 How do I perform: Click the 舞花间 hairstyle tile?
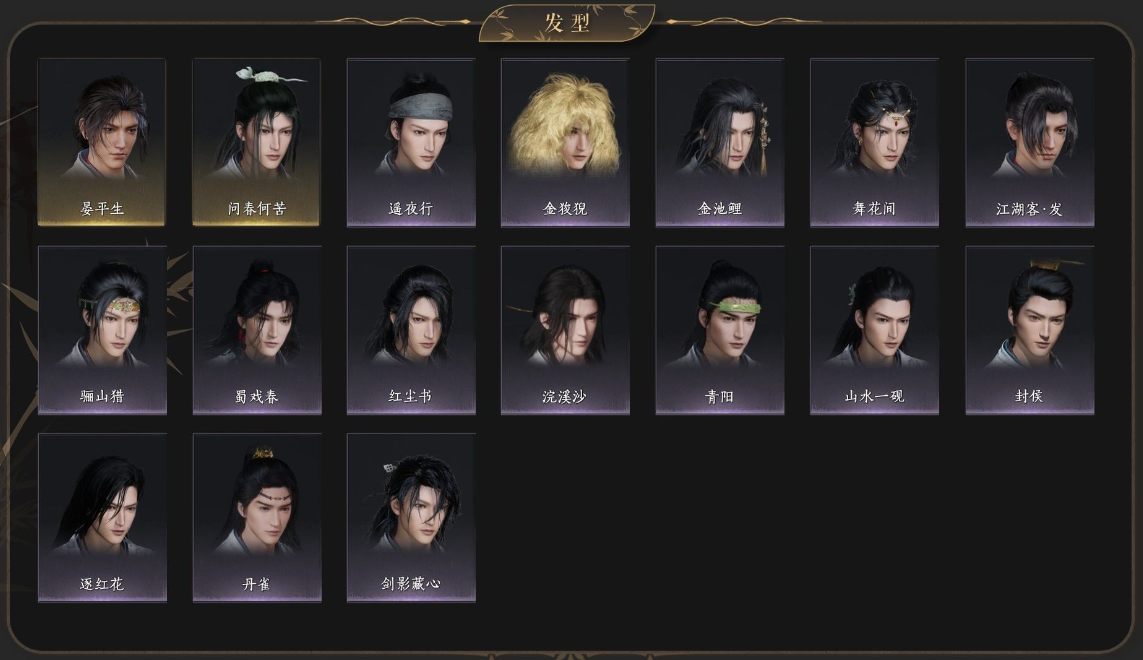click(x=874, y=141)
